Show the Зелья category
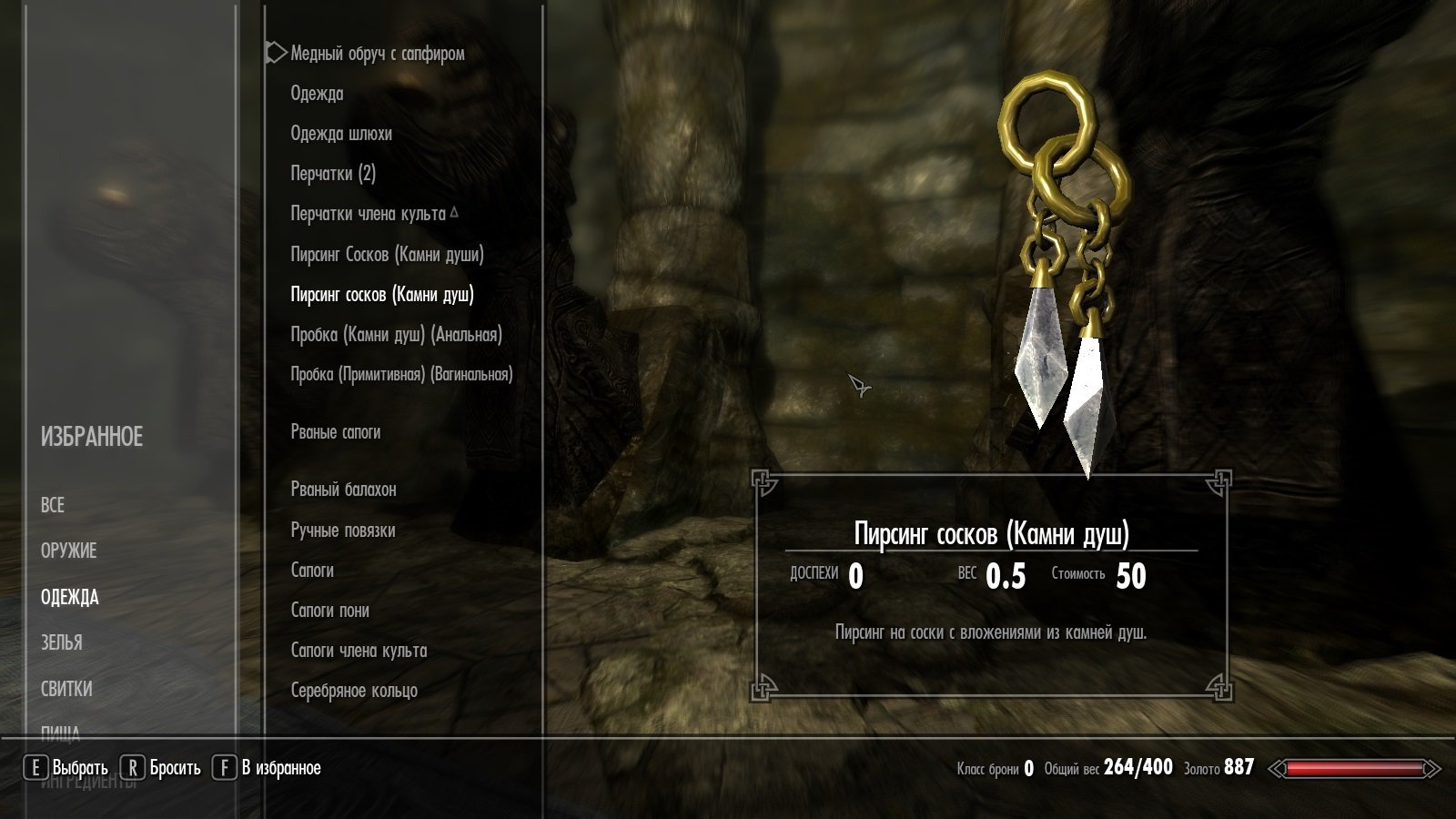The image size is (1456, 819). (x=62, y=642)
